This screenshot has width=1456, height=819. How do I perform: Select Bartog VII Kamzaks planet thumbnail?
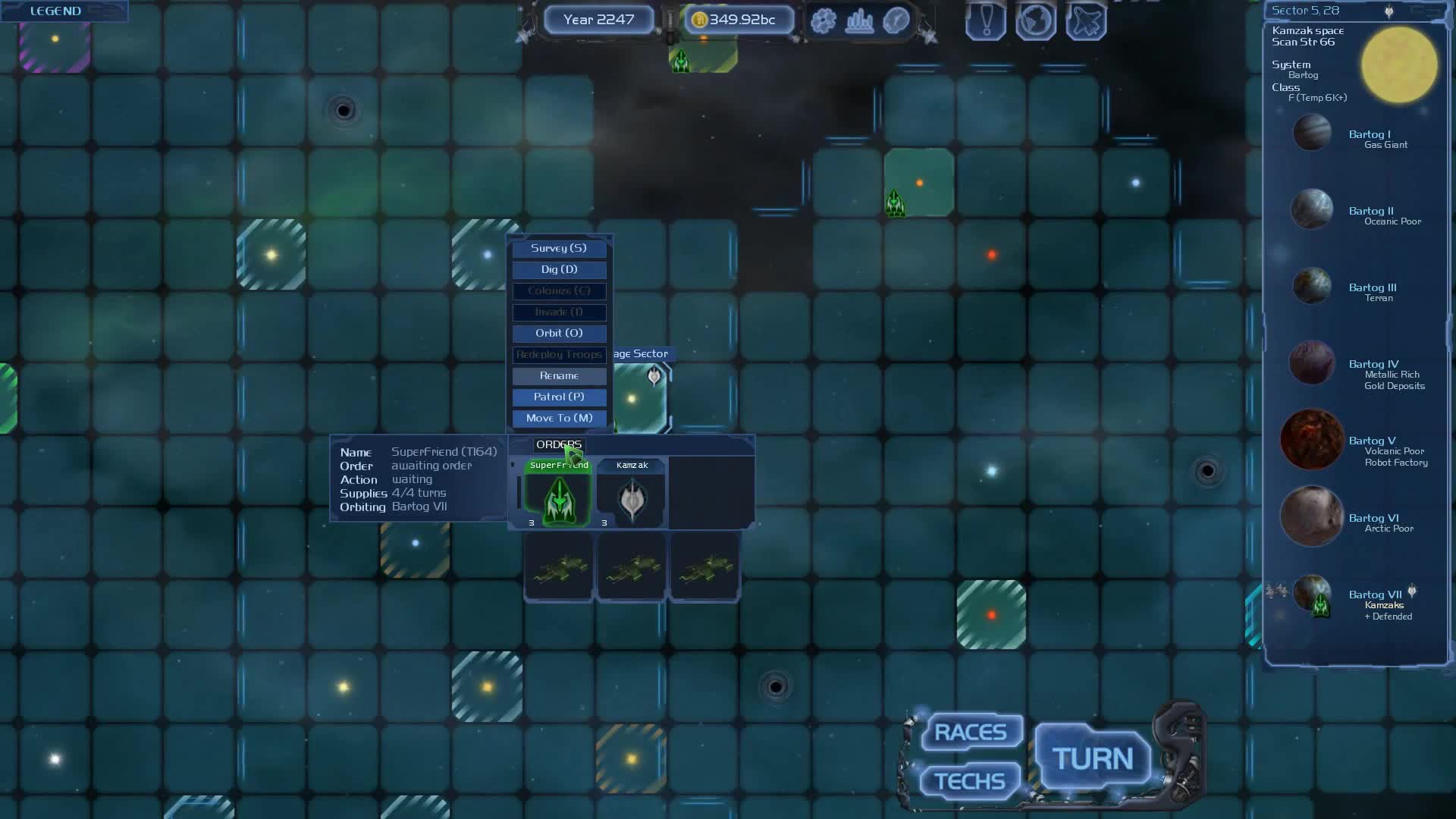1311,598
